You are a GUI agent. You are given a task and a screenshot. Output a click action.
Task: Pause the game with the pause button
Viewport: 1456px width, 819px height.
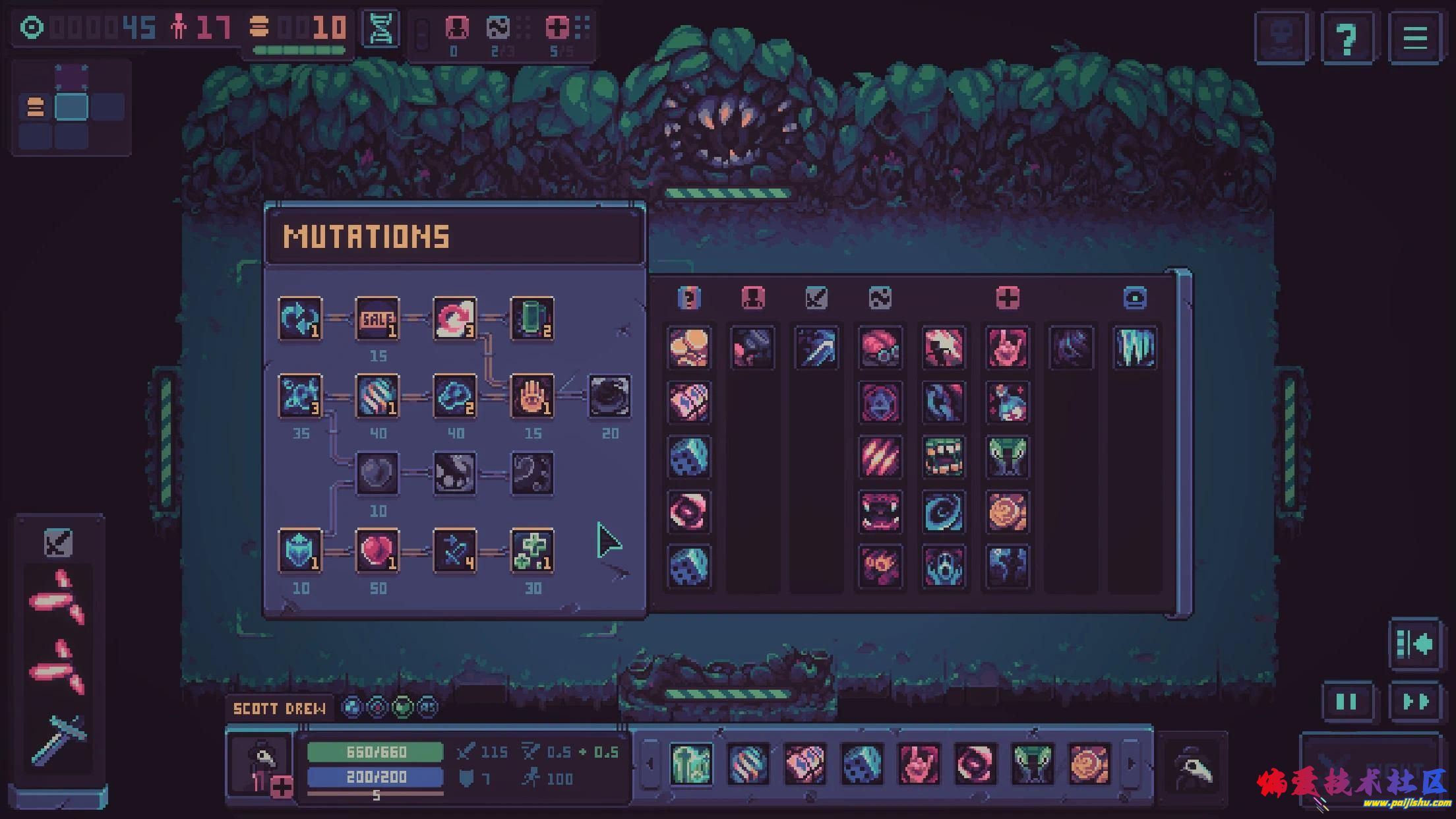(x=1347, y=702)
